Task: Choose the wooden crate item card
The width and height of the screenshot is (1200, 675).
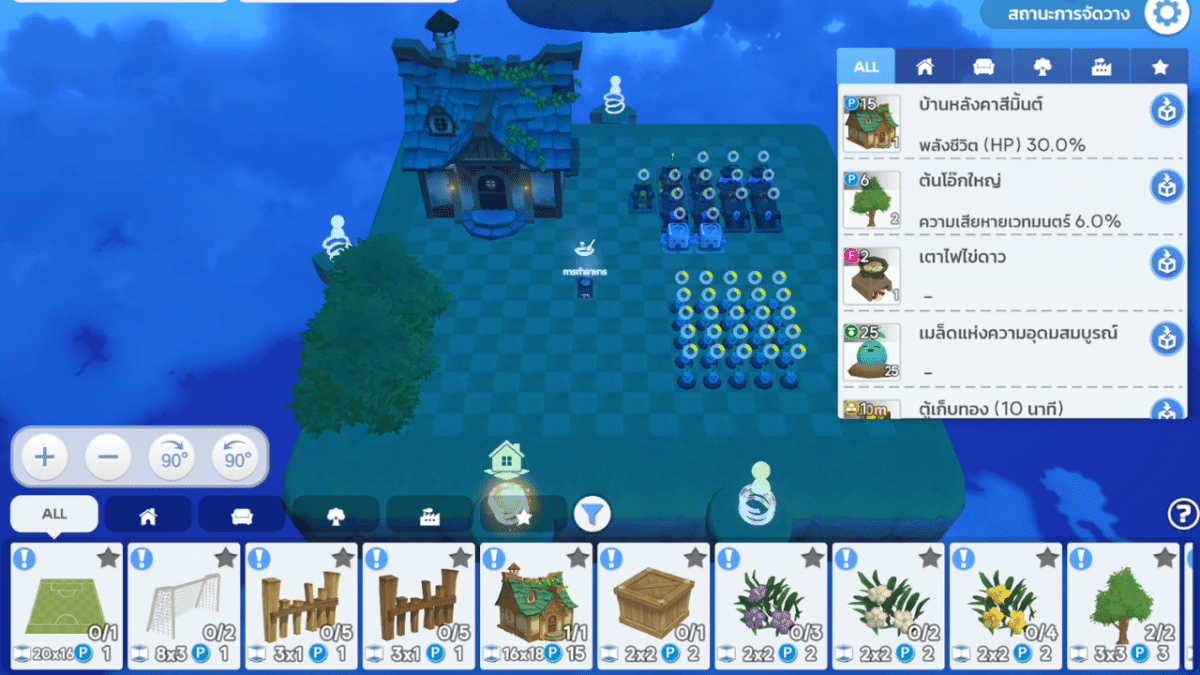Action: [x=653, y=606]
